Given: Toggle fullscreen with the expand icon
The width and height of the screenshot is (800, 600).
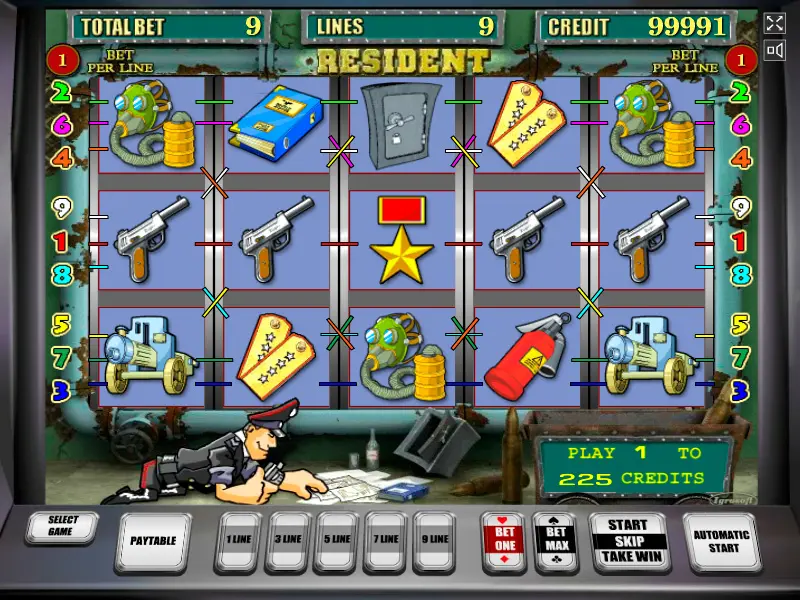Looking at the screenshot, I should click(775, 23).
